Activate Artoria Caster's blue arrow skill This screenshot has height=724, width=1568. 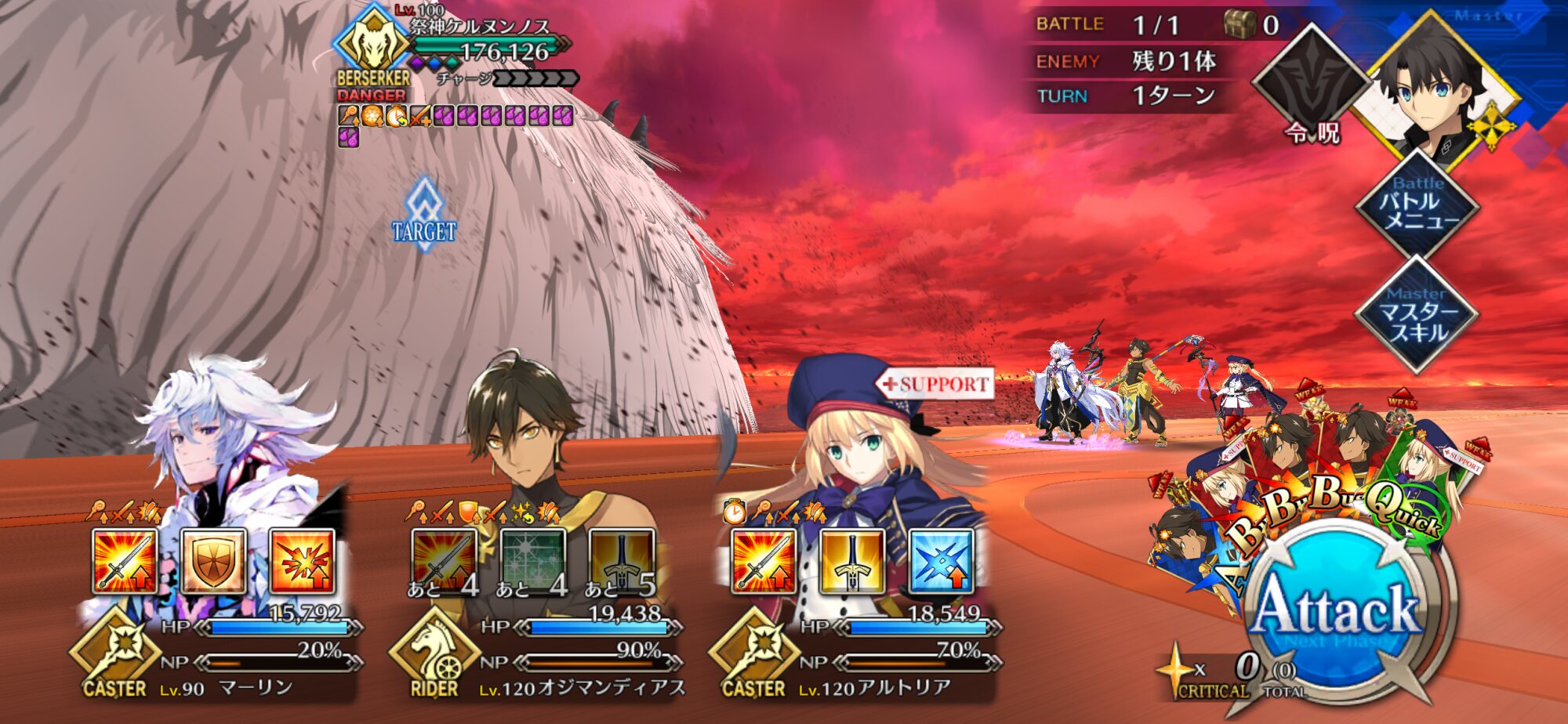941,561
